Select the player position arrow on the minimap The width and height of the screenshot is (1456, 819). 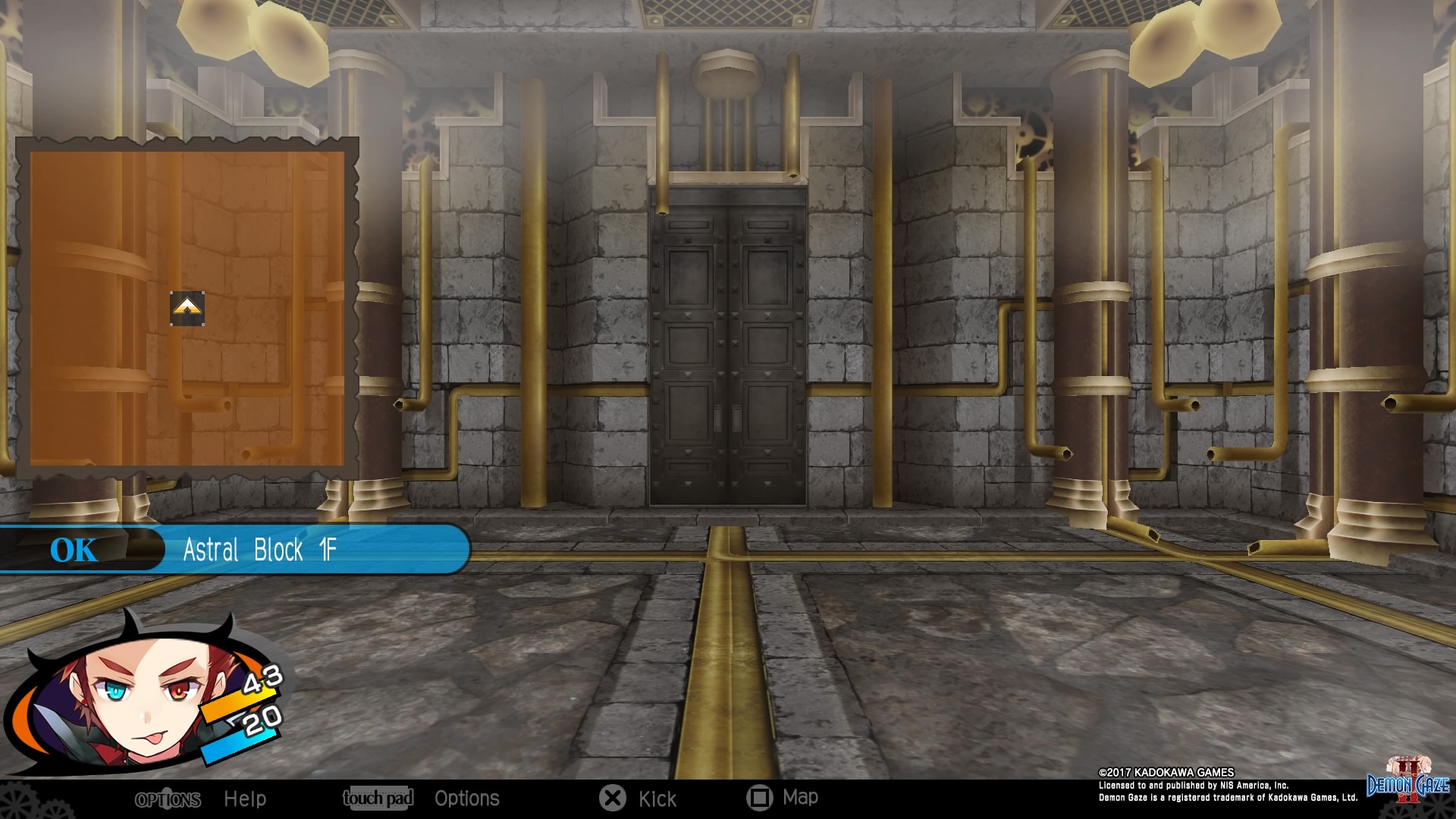pyautogui.click(x=187, y=308)
